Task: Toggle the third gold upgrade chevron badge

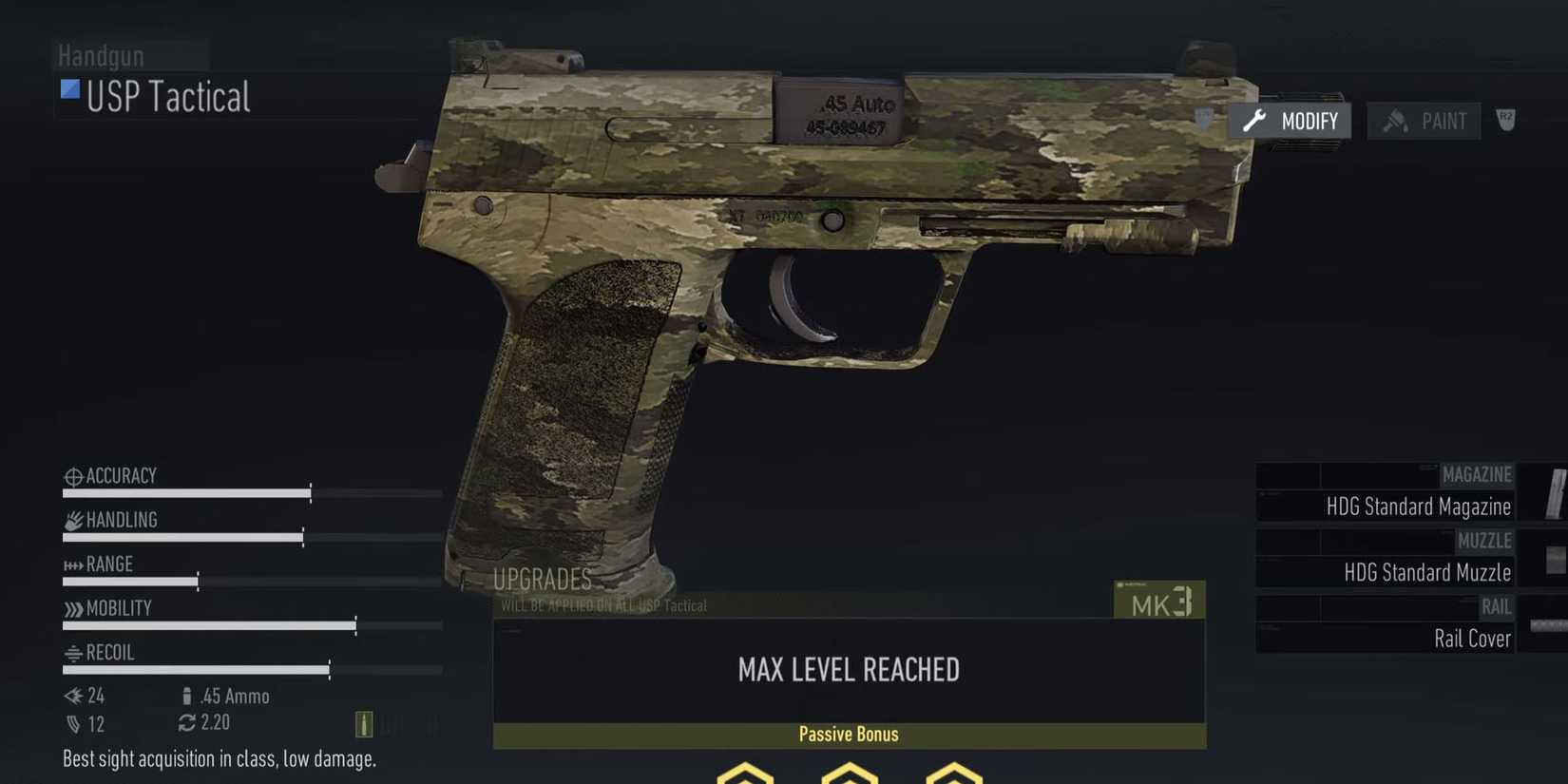Action: pyautogui.click(x=953, y=775)
